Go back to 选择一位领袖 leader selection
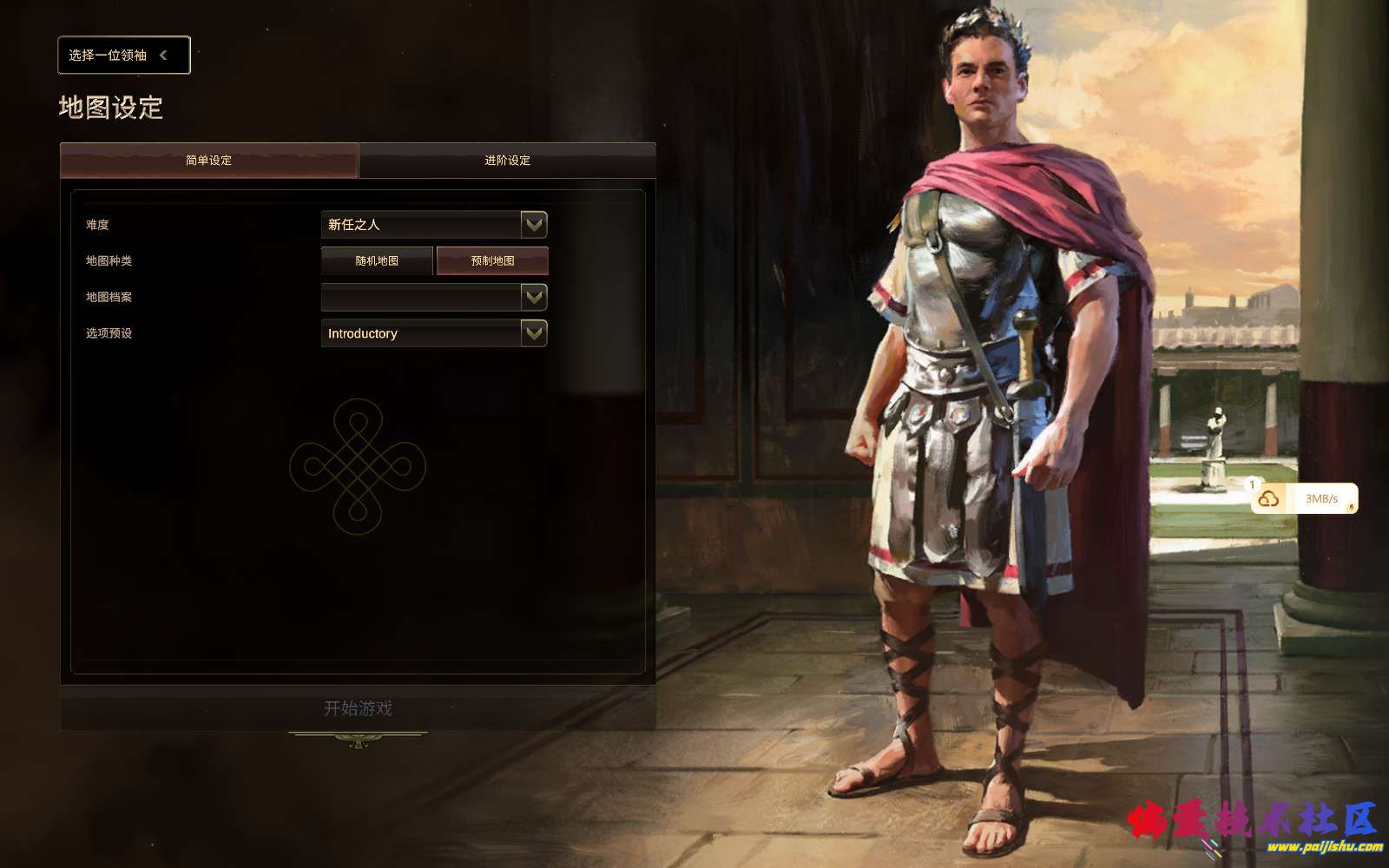The height and width of the screenshot is (868, 1389). click(123, 56)
